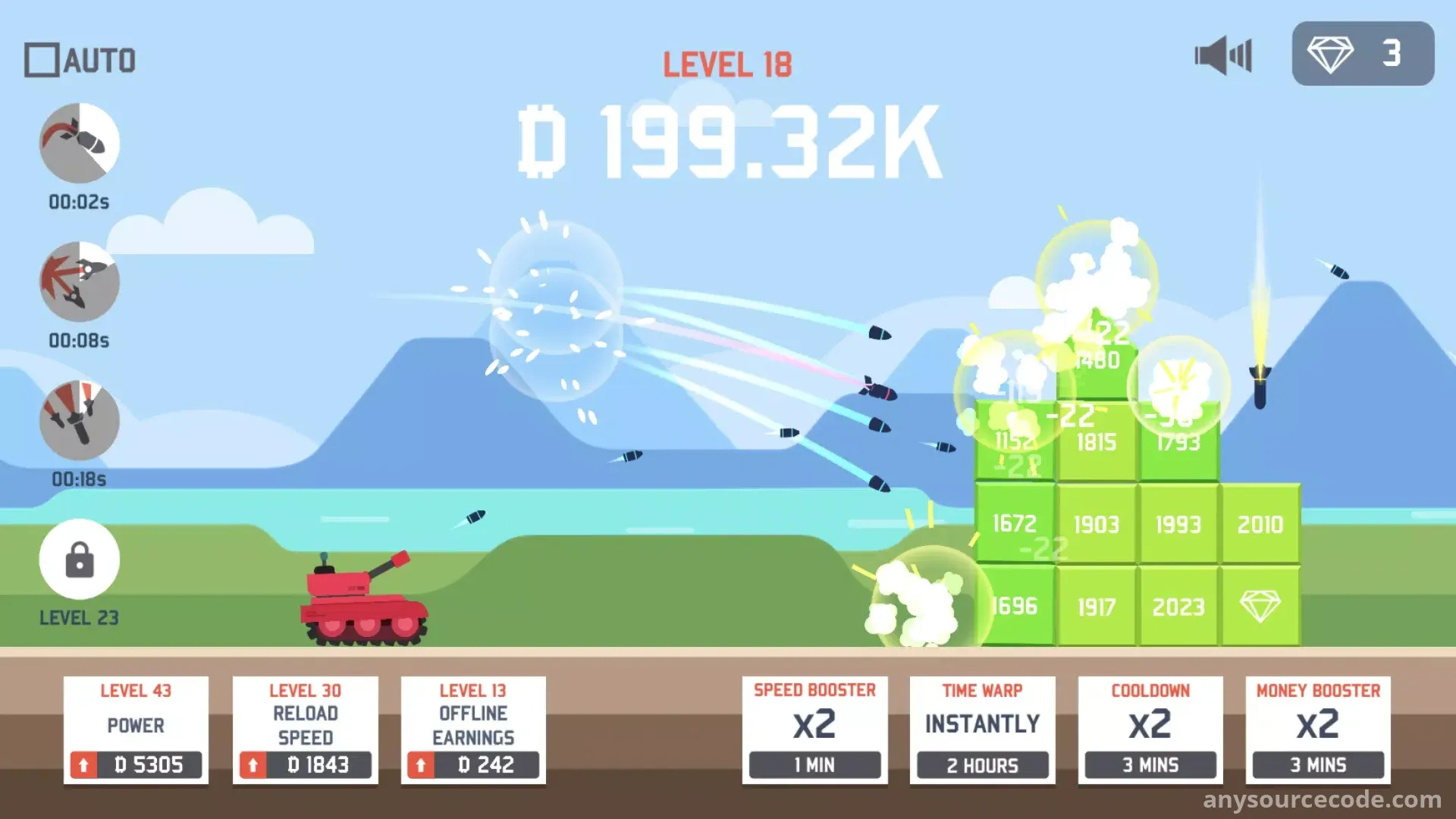This screenshot has width=1456, height=819.
Task: Activate the airstrike bombs ability
Action: point(80,421)
